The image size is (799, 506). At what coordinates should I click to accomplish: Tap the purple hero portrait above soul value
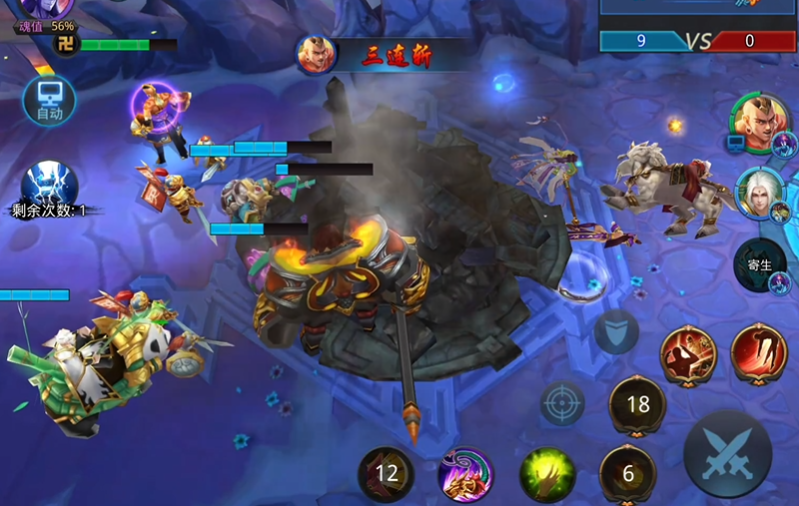point(45,8)
